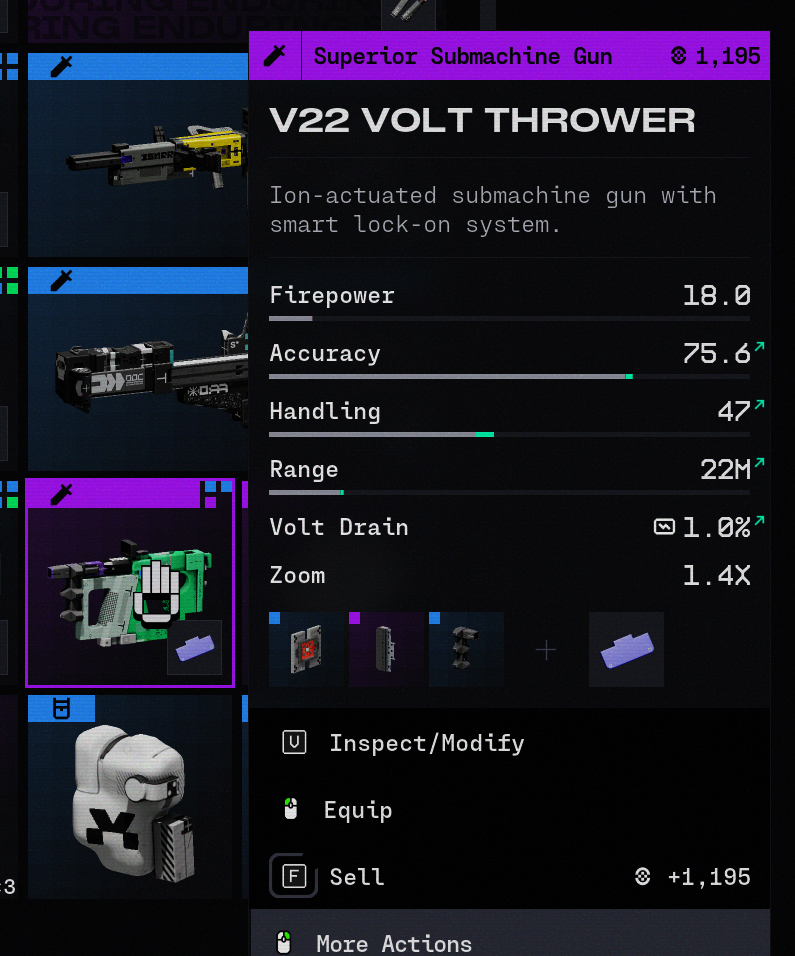Equip the V22 Volt Thrower
795x956 pixels.
click(x=357, y=810)
